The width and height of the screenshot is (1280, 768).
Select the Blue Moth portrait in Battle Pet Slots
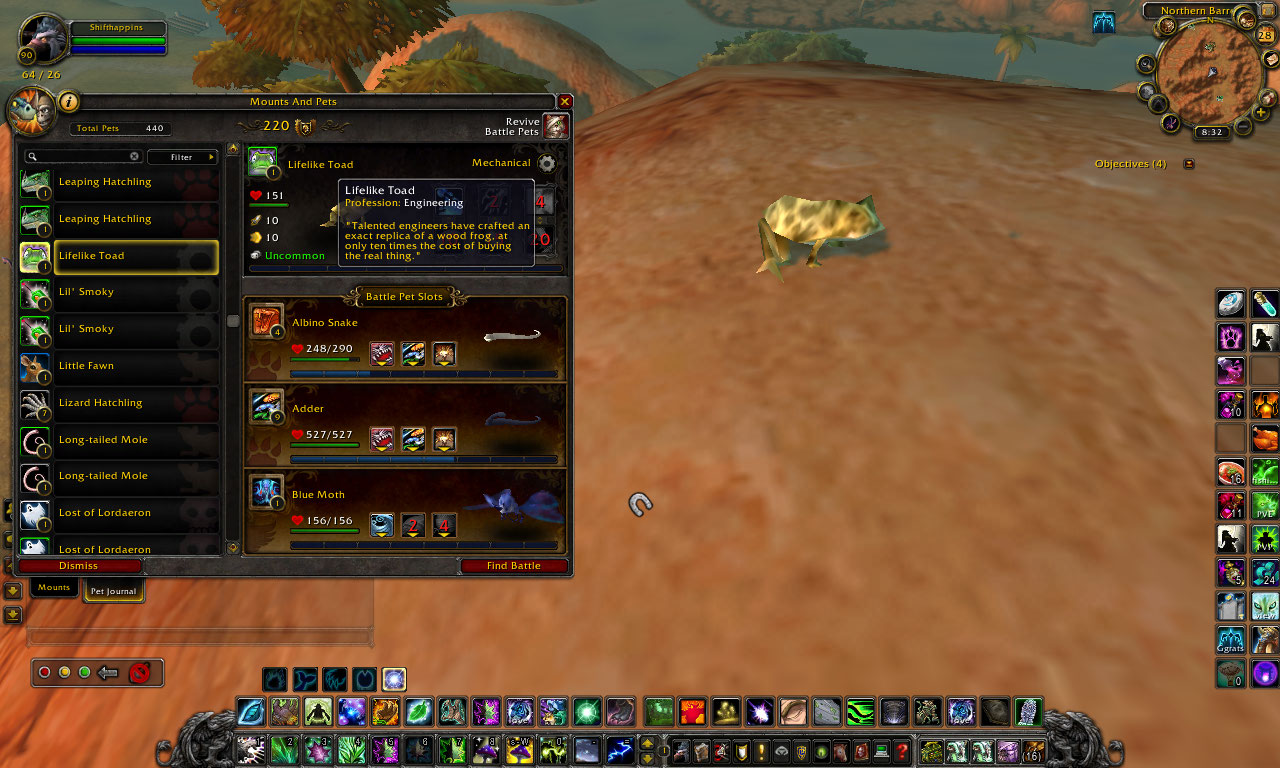click(x=265, y=492)
